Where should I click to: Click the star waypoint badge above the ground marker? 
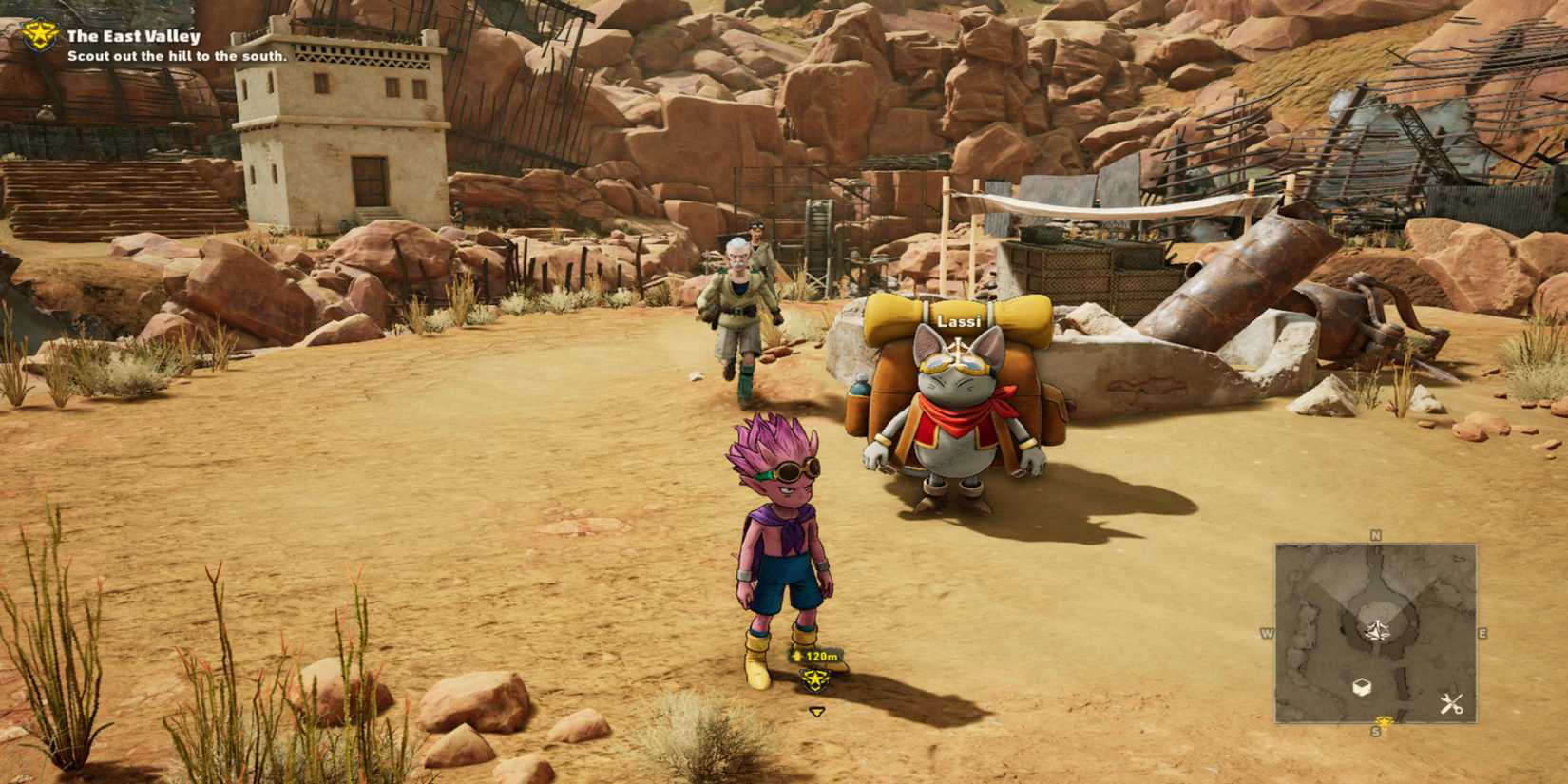click(814, 679)
